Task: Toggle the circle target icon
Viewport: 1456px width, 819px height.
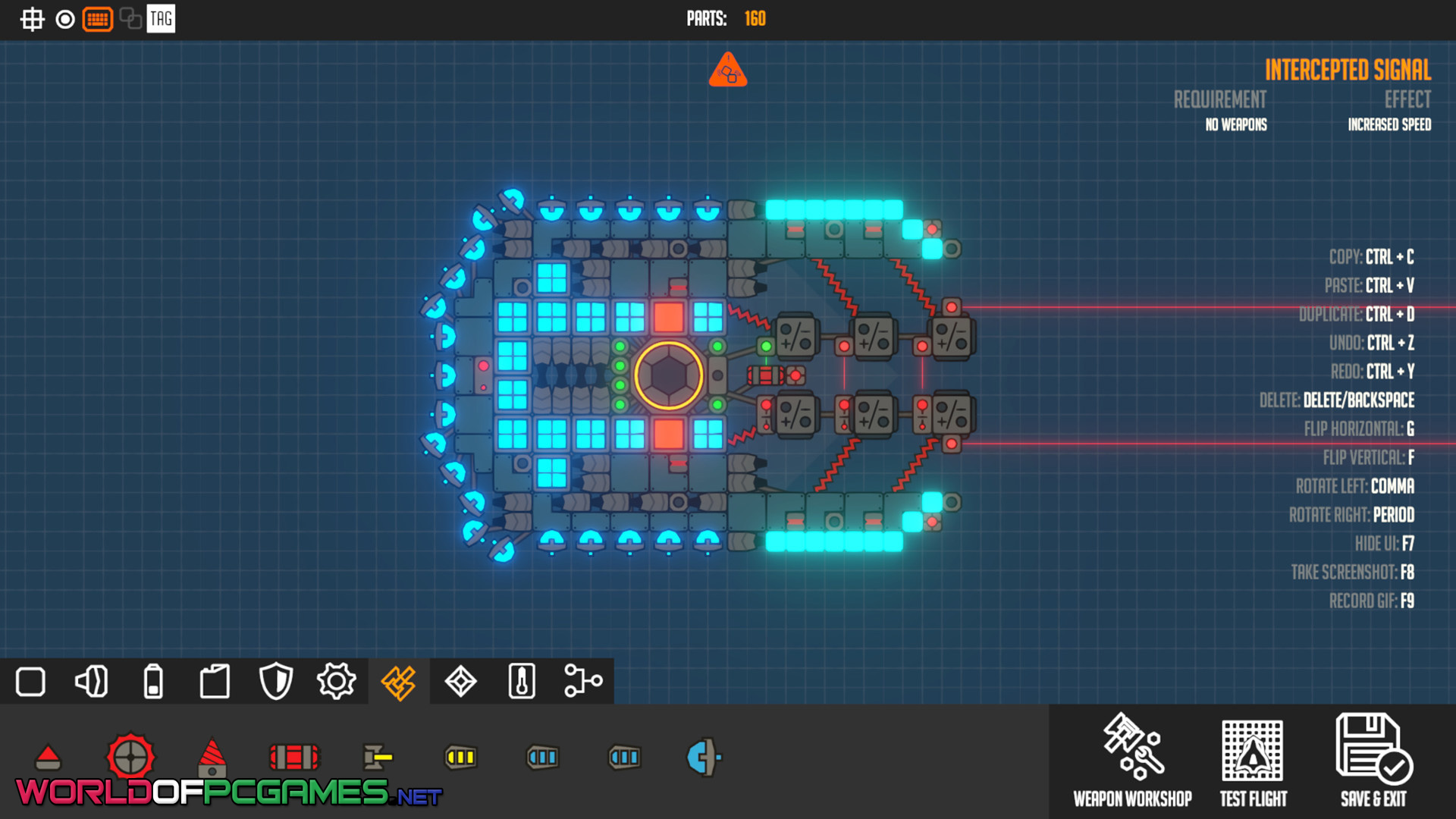Action: click(x=65, y=19)
